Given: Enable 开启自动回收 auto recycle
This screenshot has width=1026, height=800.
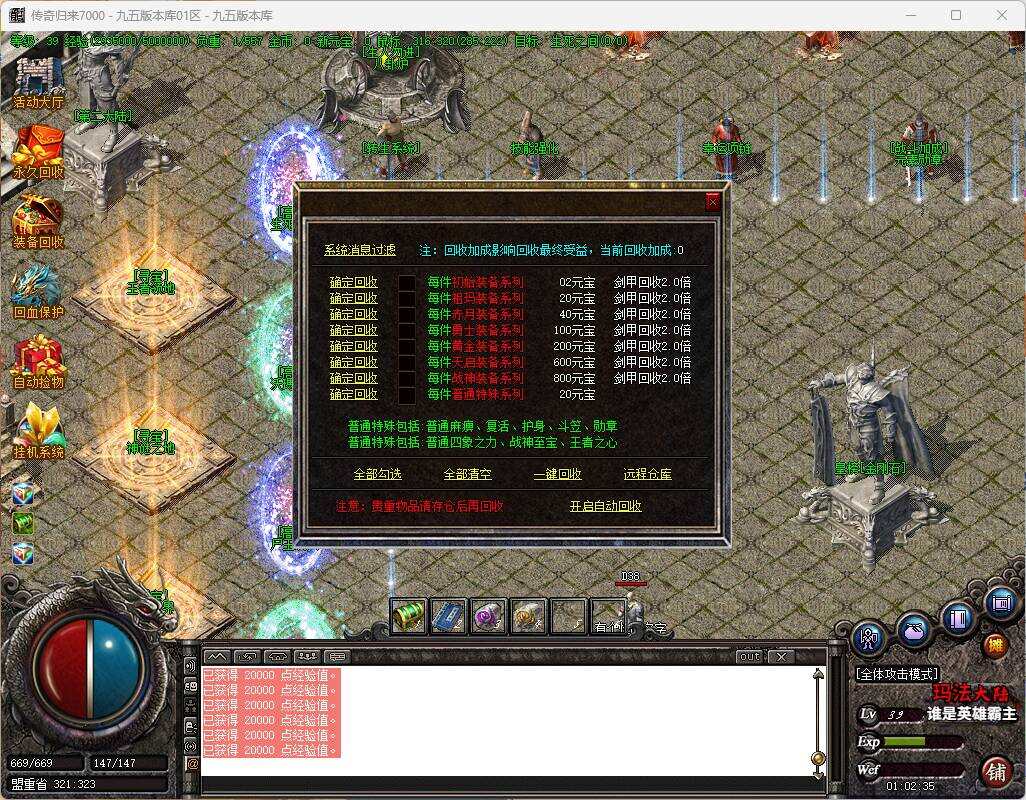Looking at the screenshot, I should coord(605,506).
